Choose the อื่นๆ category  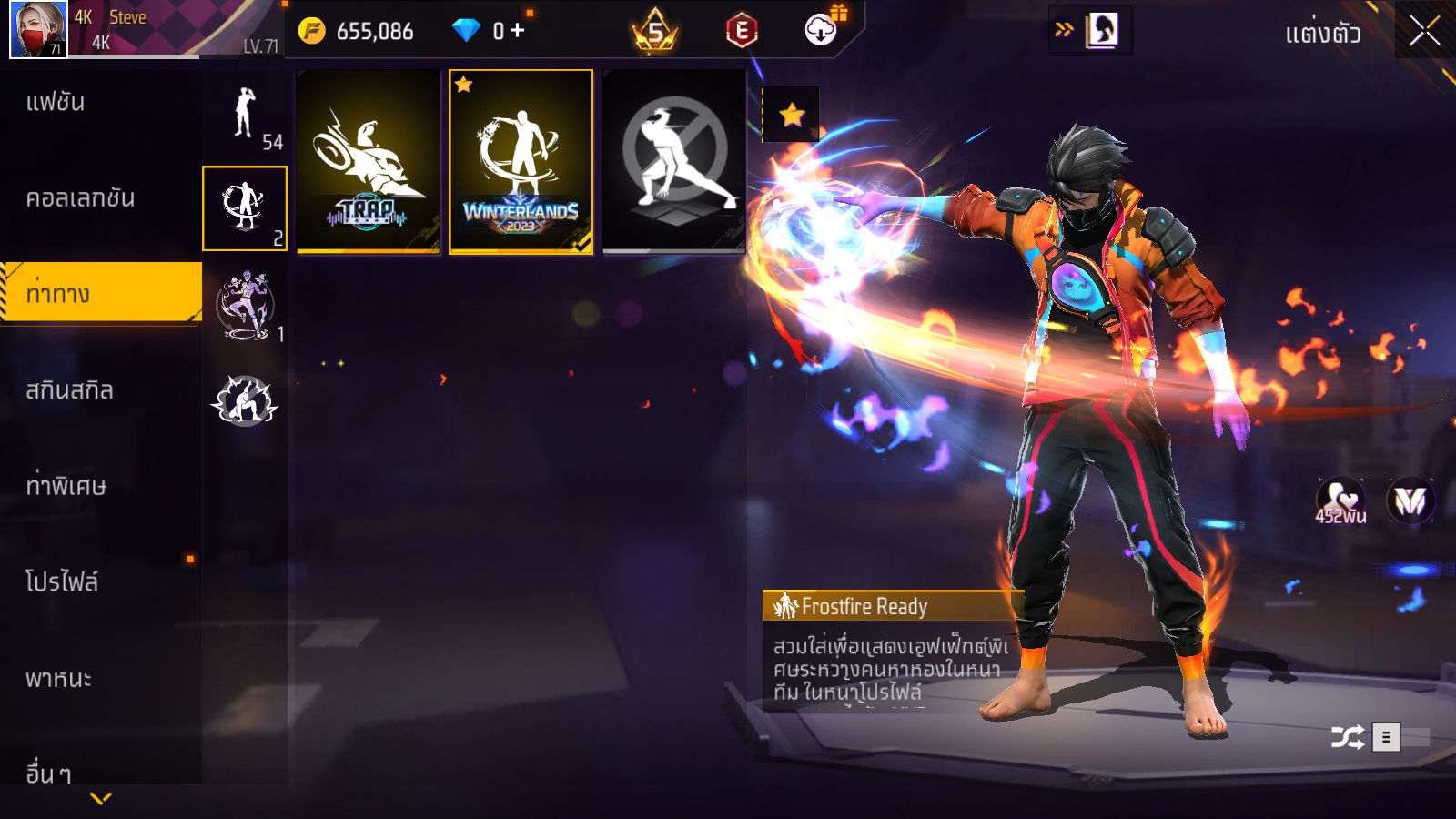[47, 773]
